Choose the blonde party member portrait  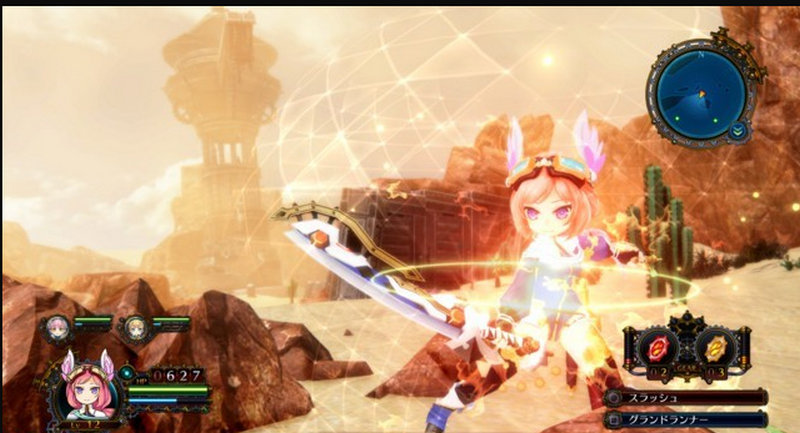(x=135, y=326)
